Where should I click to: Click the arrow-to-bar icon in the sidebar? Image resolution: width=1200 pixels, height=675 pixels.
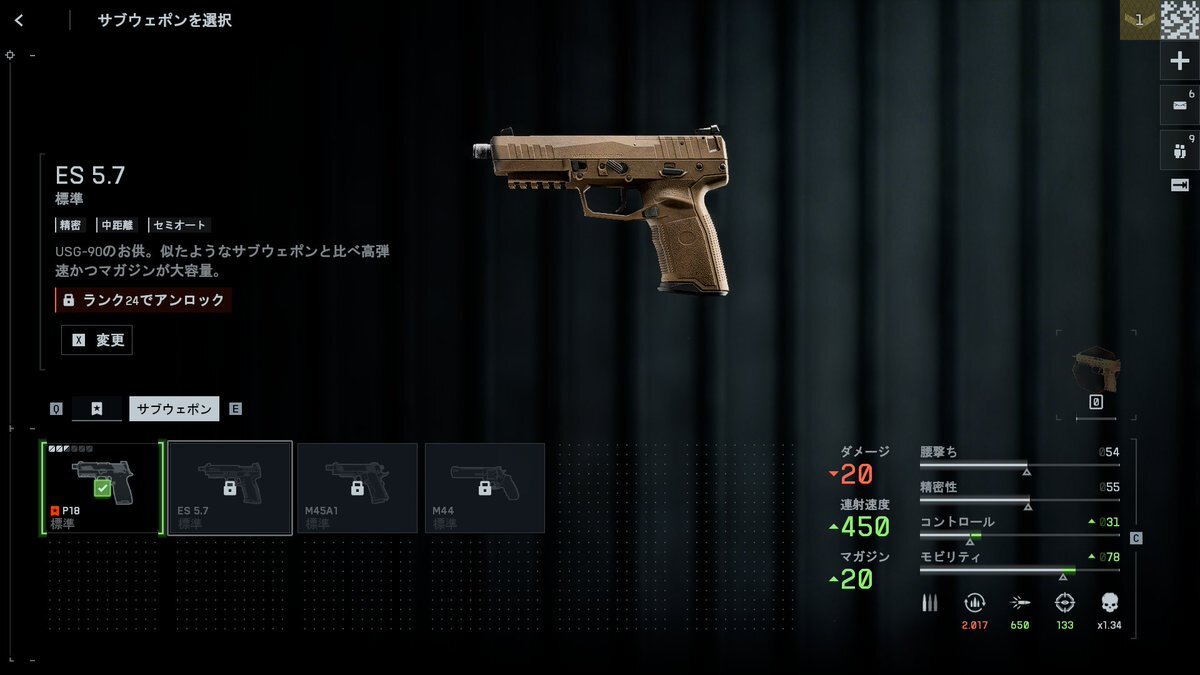(x=1179, y=185)
